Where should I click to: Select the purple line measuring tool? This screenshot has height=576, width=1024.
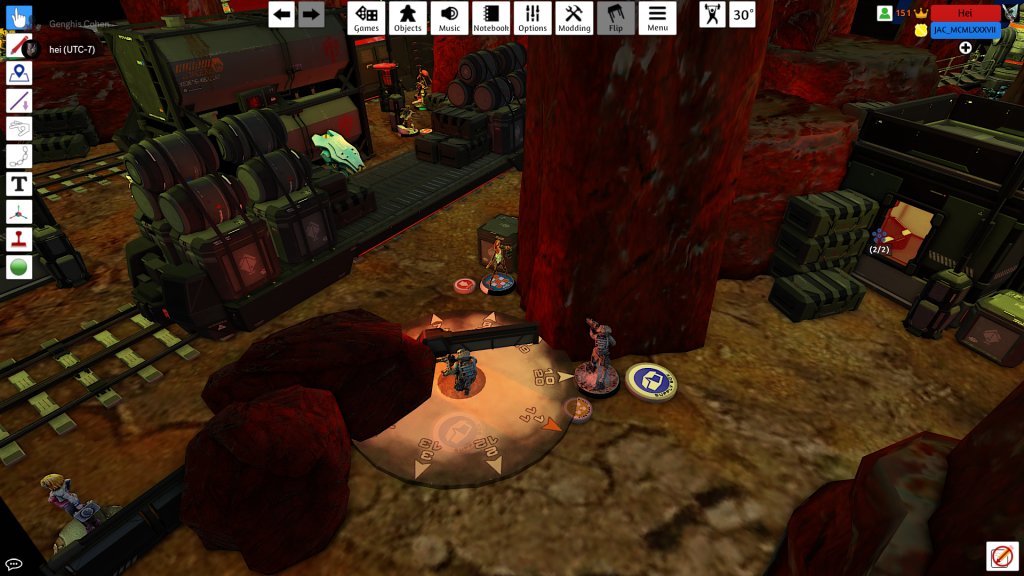point(19,101)
